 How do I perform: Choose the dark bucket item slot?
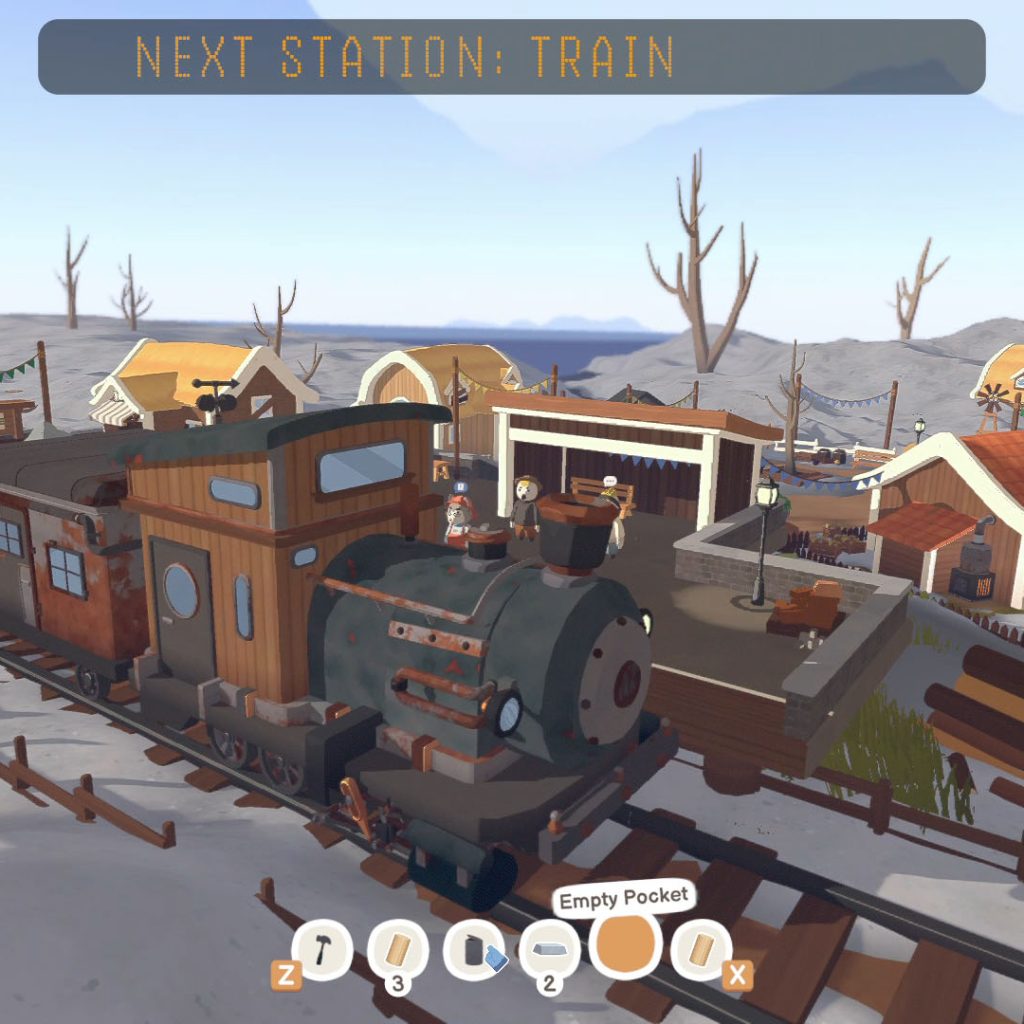[x=474, y=950]
